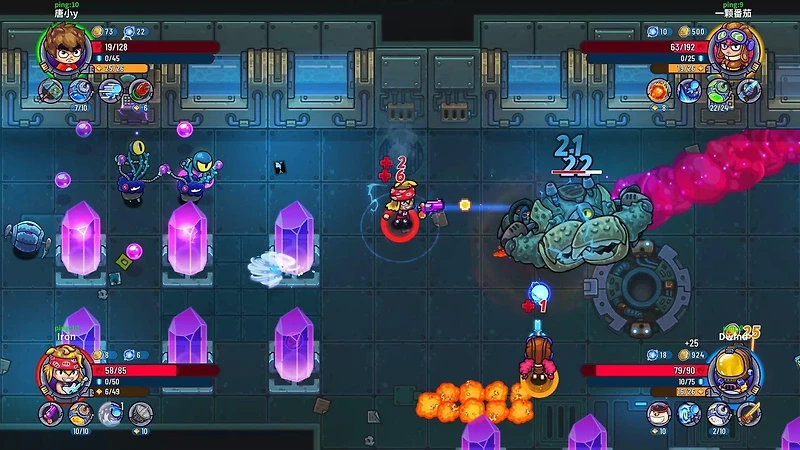Click player Iron's red-bandana portrait
Image resolution: width=800 pixels, height=450 pixels.
[x=62, y=372]
